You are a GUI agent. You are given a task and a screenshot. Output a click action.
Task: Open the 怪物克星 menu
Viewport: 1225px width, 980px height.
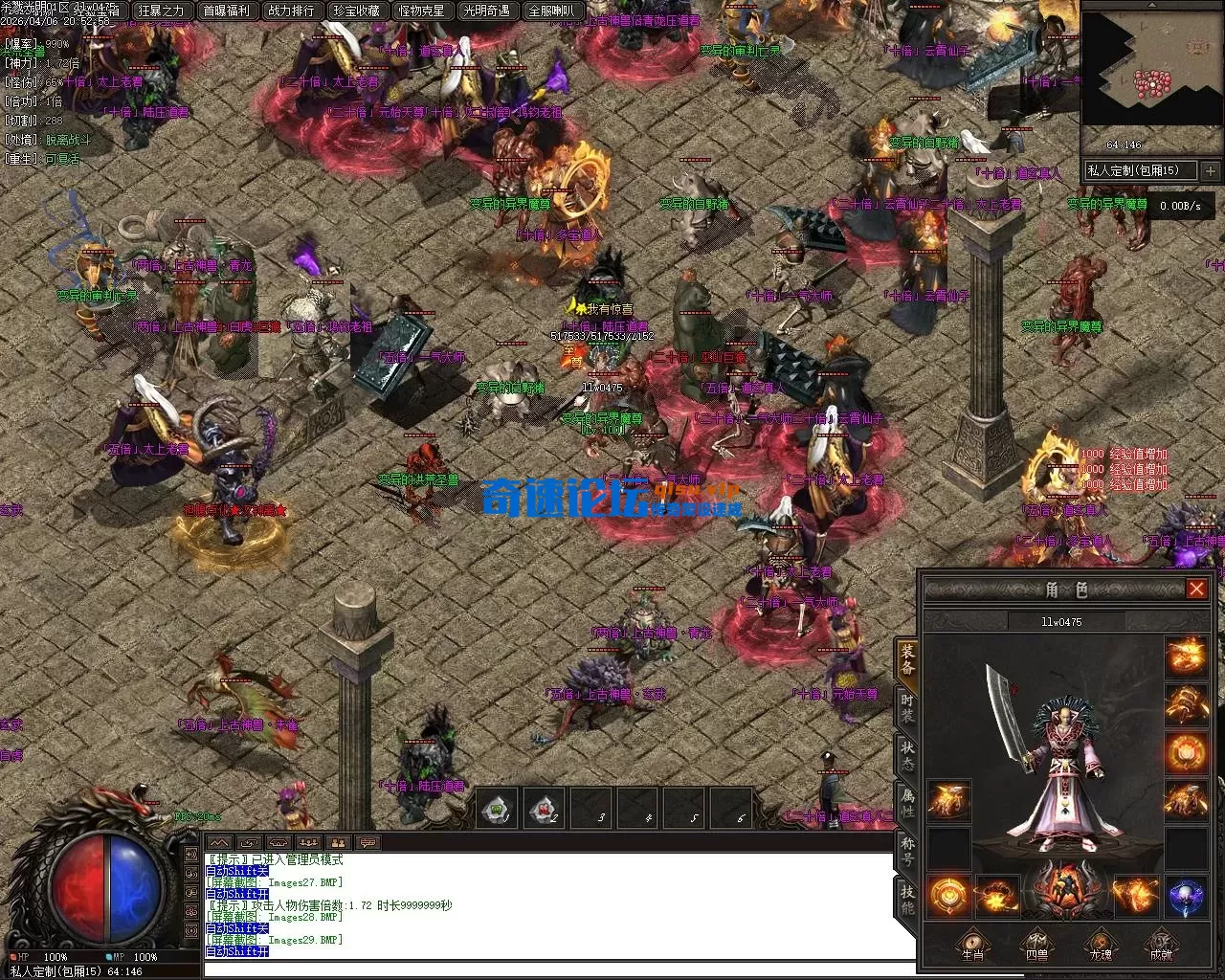pyautogui.click(x=421, y=11)
